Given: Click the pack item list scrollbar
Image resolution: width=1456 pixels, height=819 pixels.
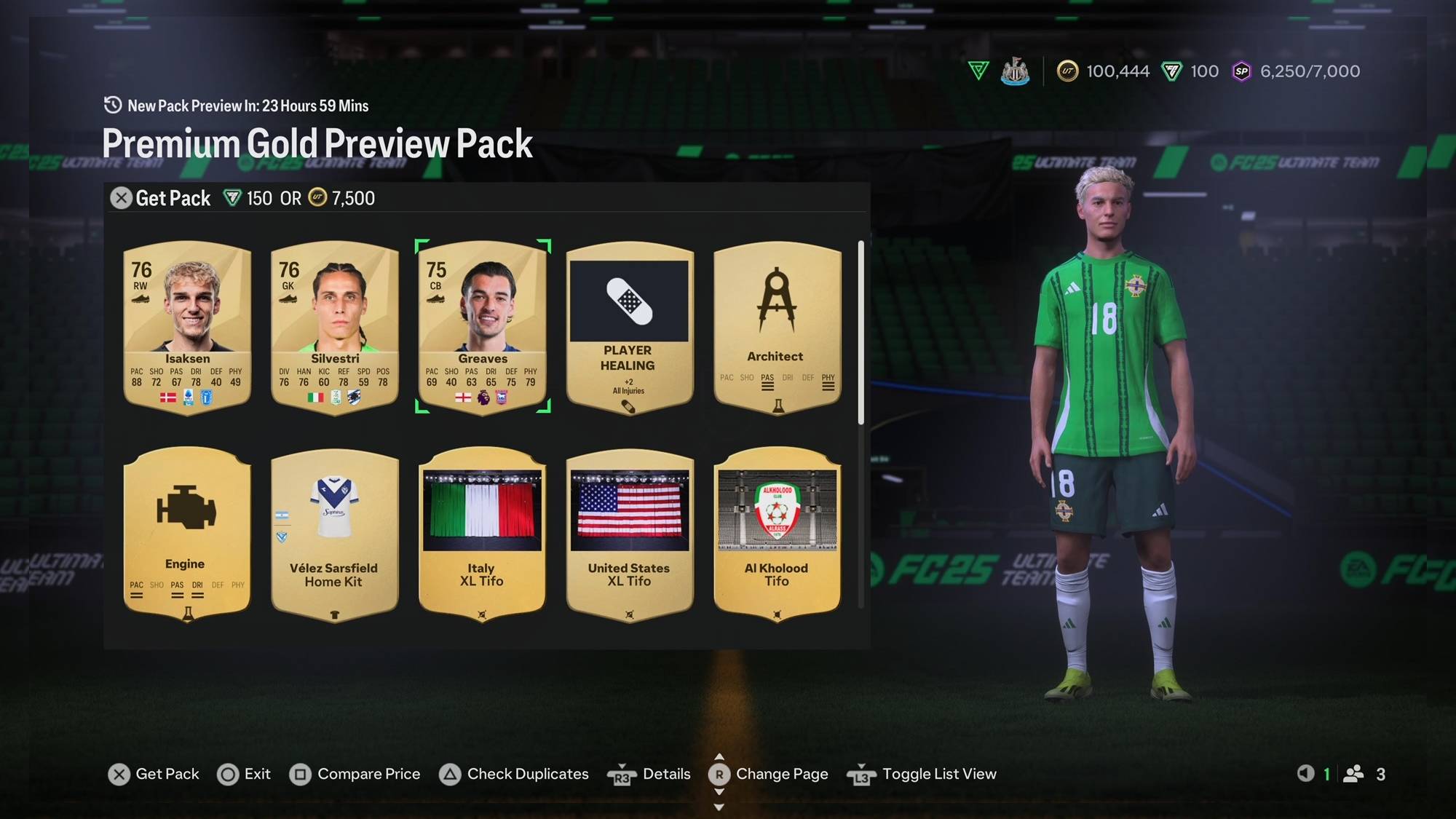Looking at the screenshot, I should 860,332.
